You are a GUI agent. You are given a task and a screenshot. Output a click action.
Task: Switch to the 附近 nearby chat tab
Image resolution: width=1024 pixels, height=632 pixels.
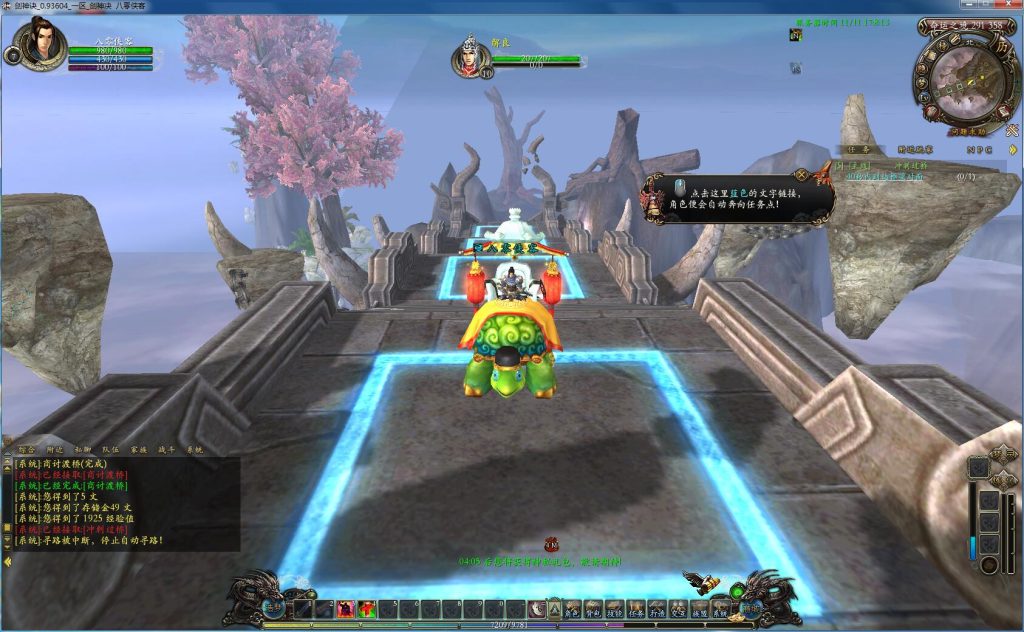pyautogui.click(x=54, y=450)
